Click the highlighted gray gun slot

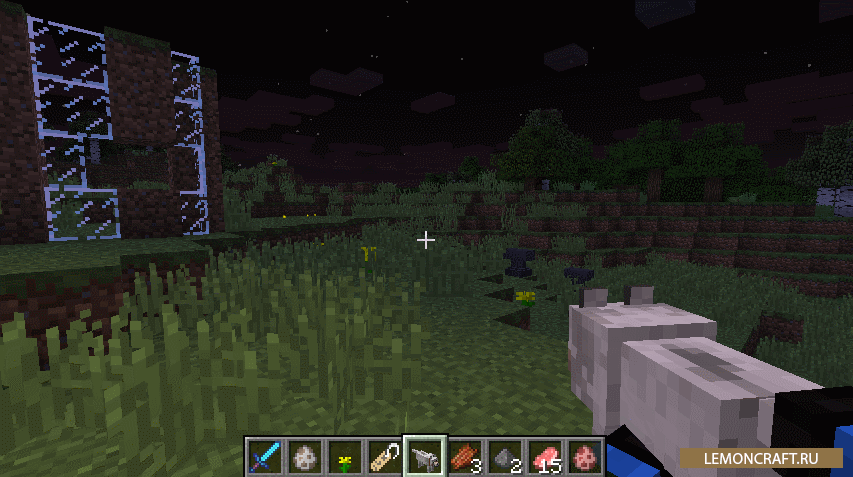pos(424,456)
